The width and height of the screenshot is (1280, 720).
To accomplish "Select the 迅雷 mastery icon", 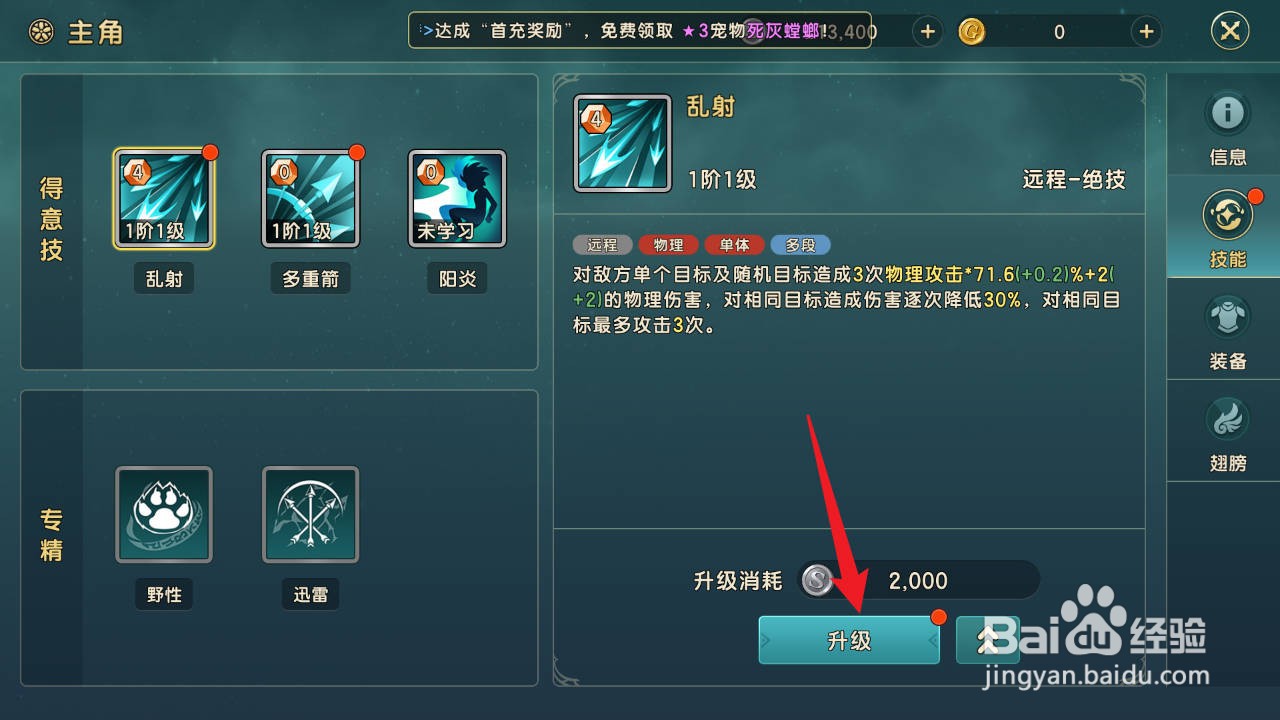I will tap(310, 515).
